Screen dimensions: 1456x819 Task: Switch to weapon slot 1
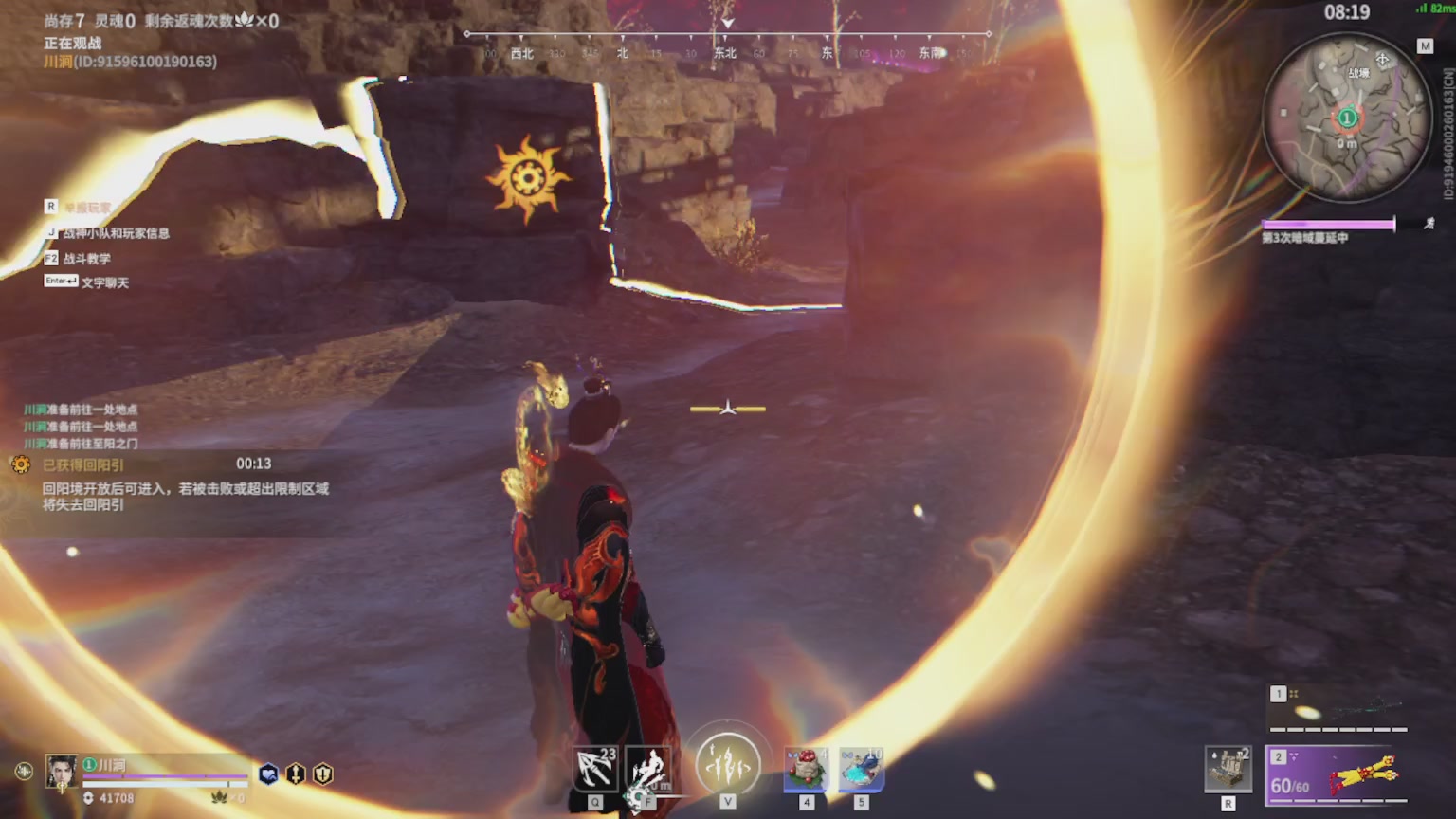pos(1338,710)
